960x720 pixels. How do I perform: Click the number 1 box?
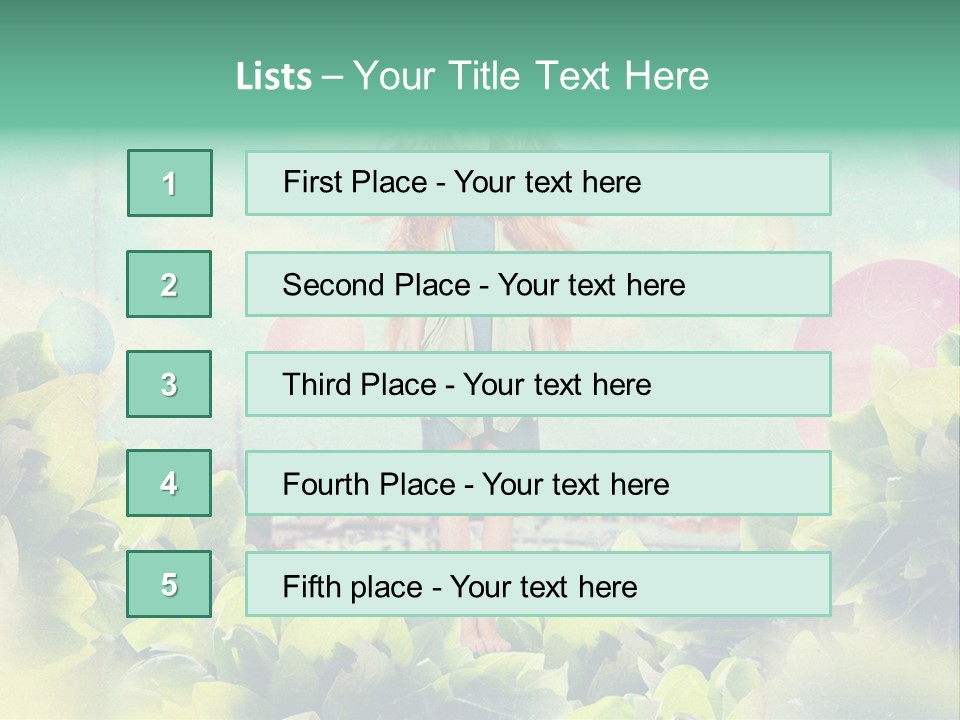(170, 183)
